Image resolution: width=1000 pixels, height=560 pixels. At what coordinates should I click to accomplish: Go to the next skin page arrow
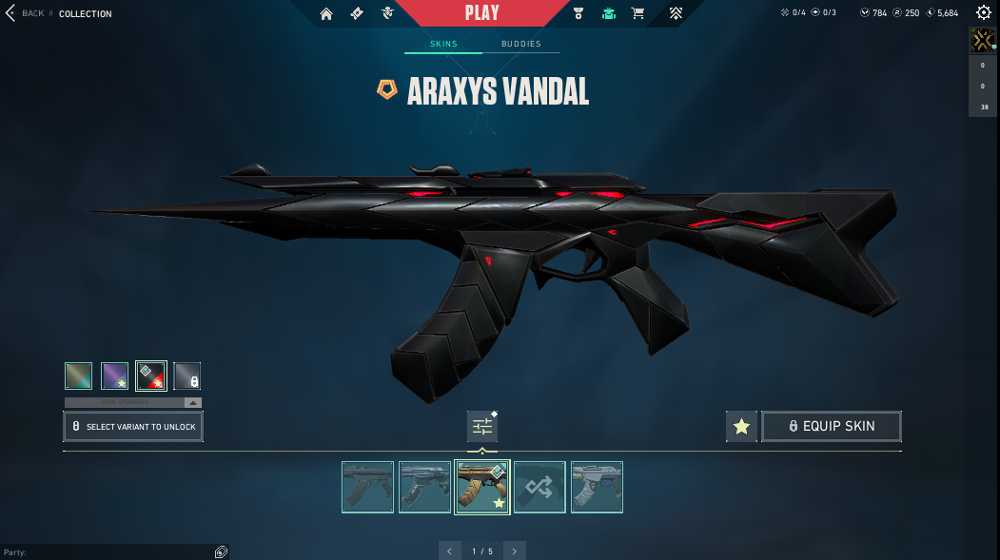point(514,551)
